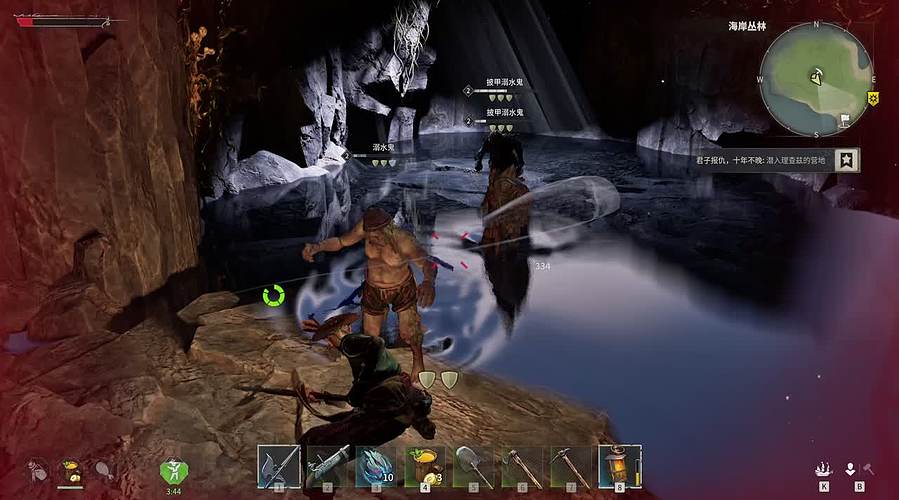899x500 pixels.
Task: Click the yellow gear marker on minimap edge
Action: pos(872,98)
